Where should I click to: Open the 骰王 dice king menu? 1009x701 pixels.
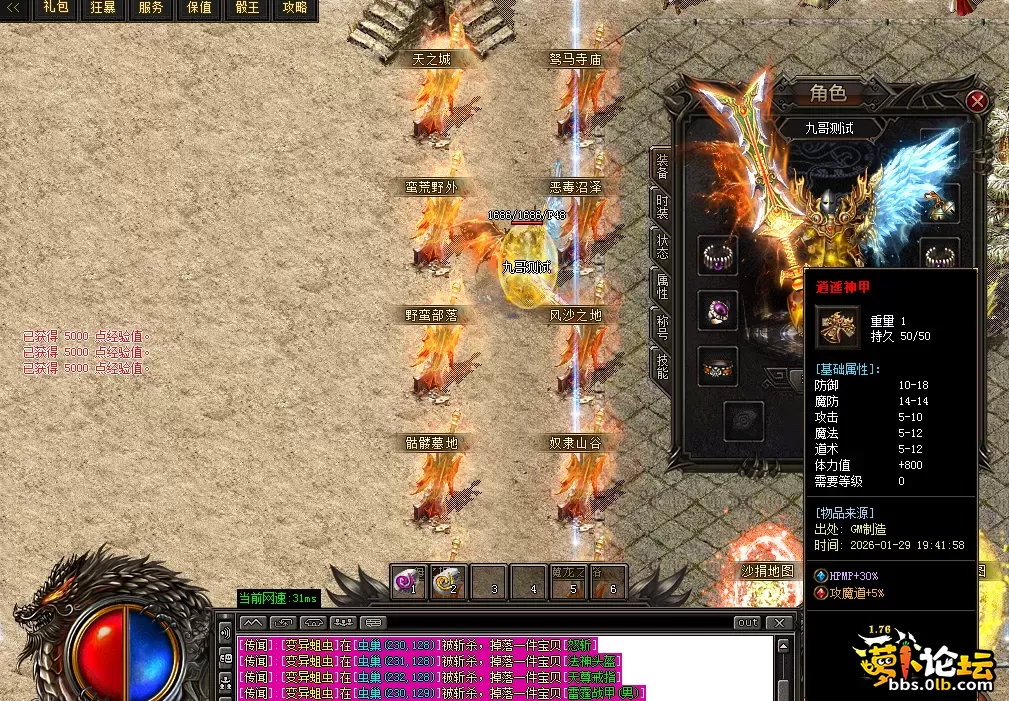(247, 8)
